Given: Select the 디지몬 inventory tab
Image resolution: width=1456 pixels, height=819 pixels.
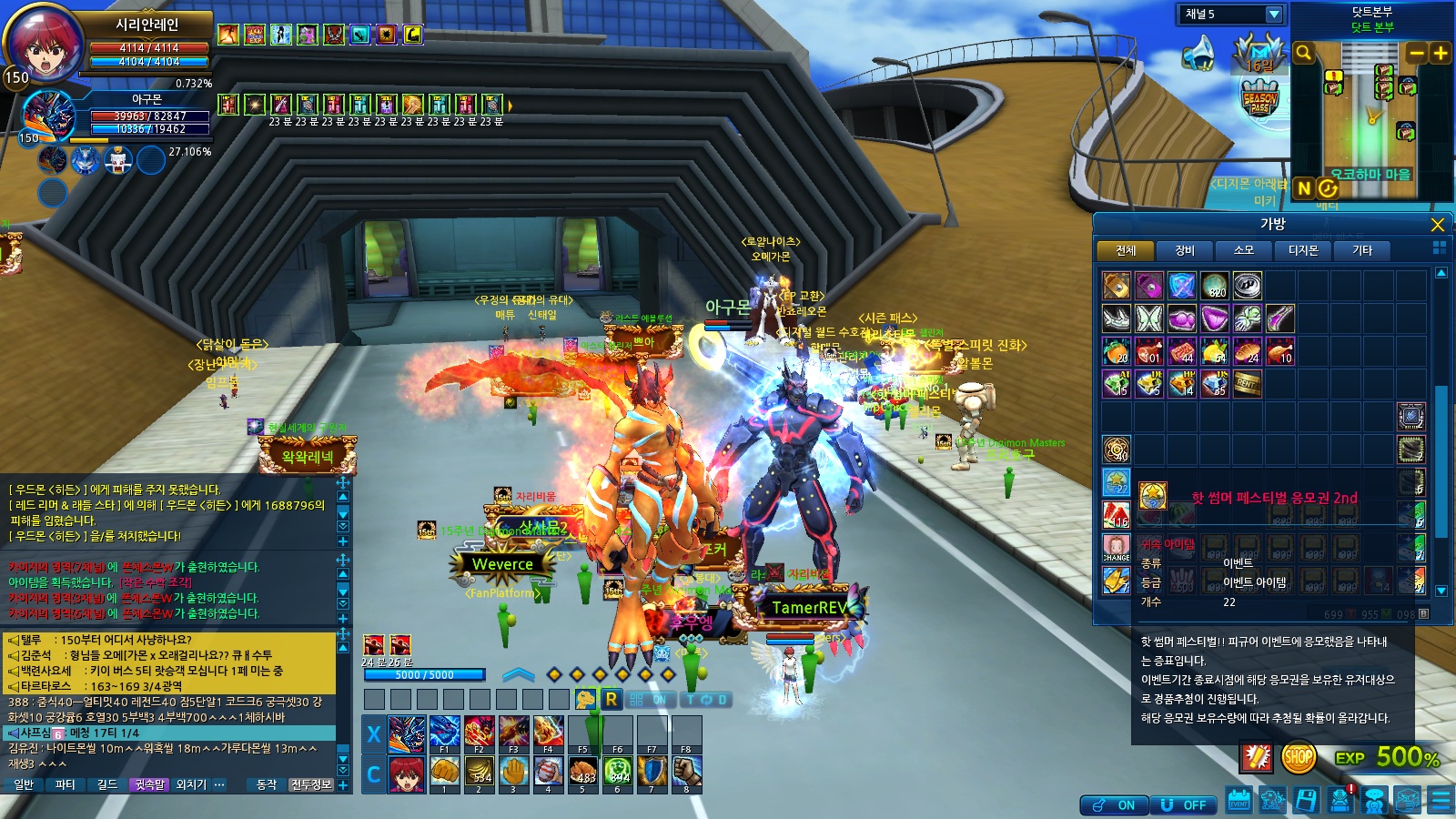Looking at the screenshot, I should (1303, 250).
